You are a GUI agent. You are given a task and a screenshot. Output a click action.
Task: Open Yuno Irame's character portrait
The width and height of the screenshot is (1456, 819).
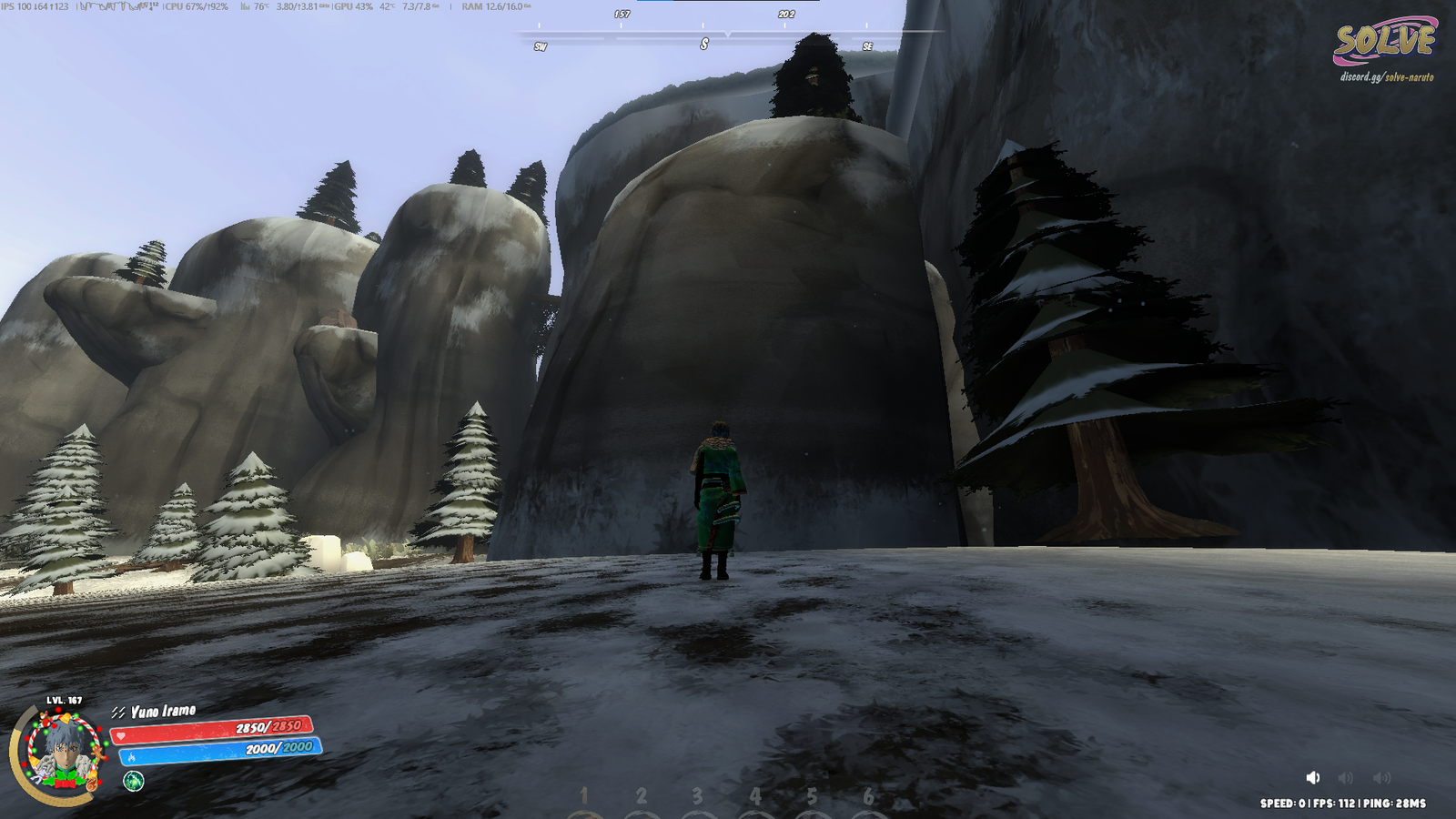[61, 753]
